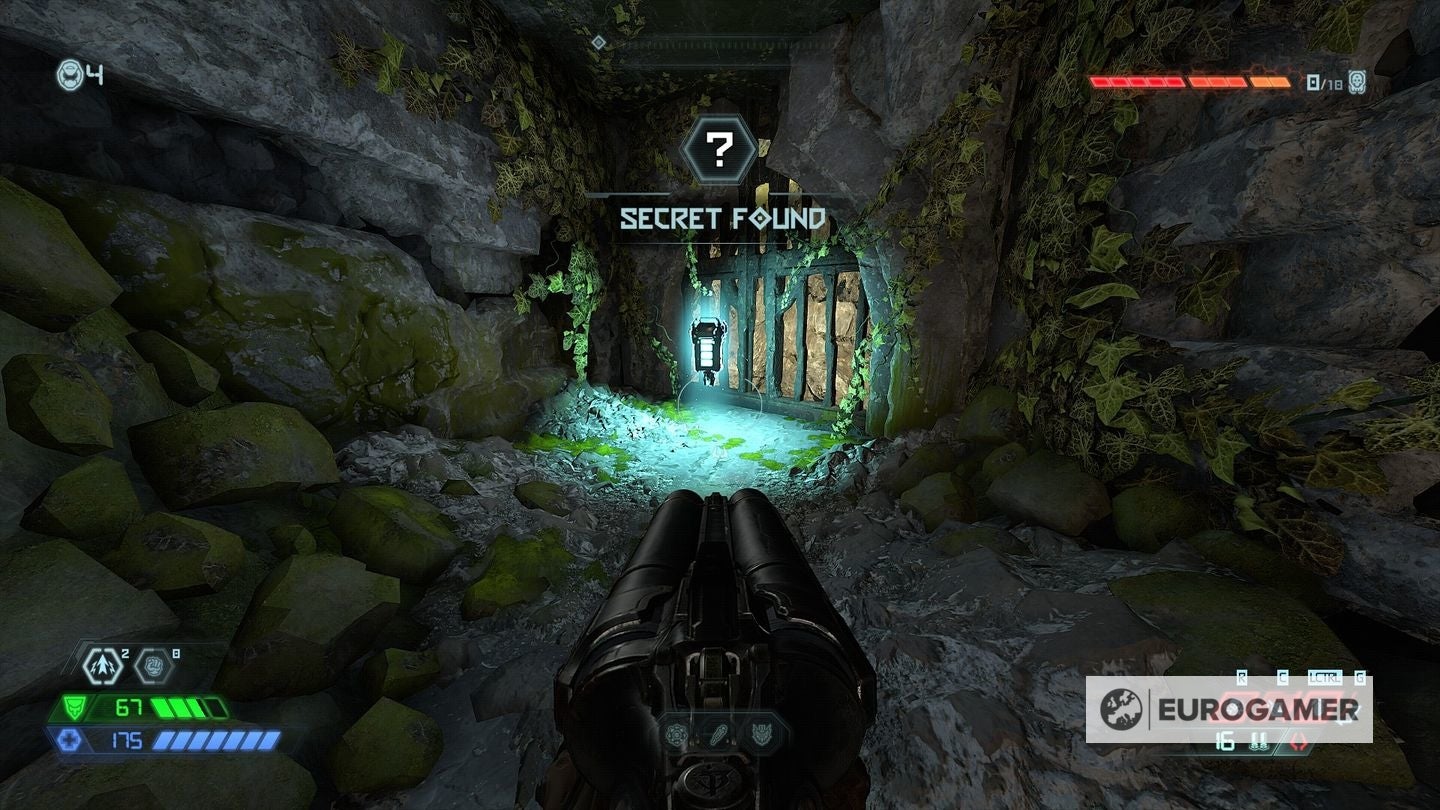
Task: Select the secret found question mark icon
Action: [x=718, y=149]
